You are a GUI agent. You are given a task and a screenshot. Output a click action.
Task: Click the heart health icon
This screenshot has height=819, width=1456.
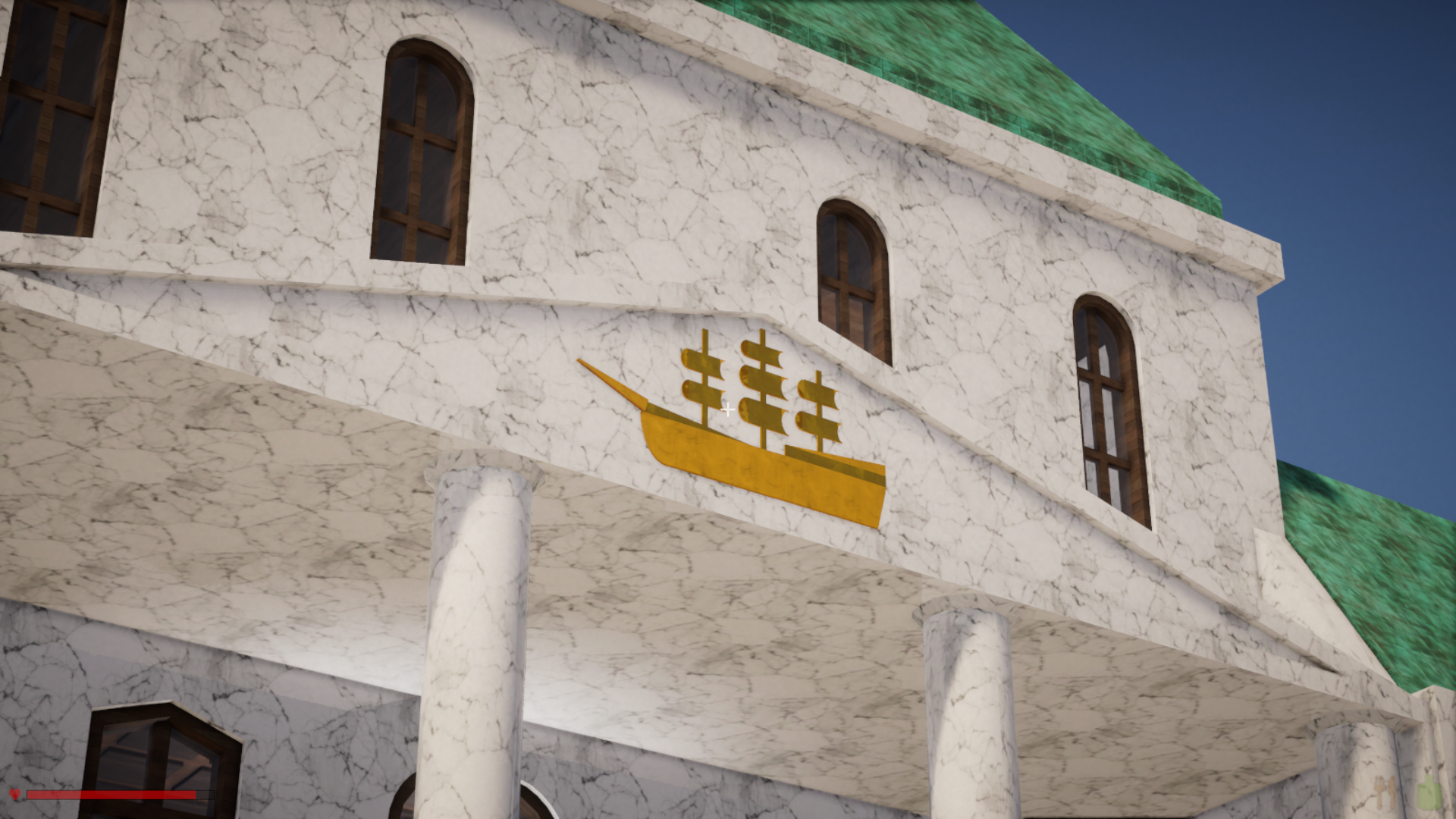click(14, 794)
